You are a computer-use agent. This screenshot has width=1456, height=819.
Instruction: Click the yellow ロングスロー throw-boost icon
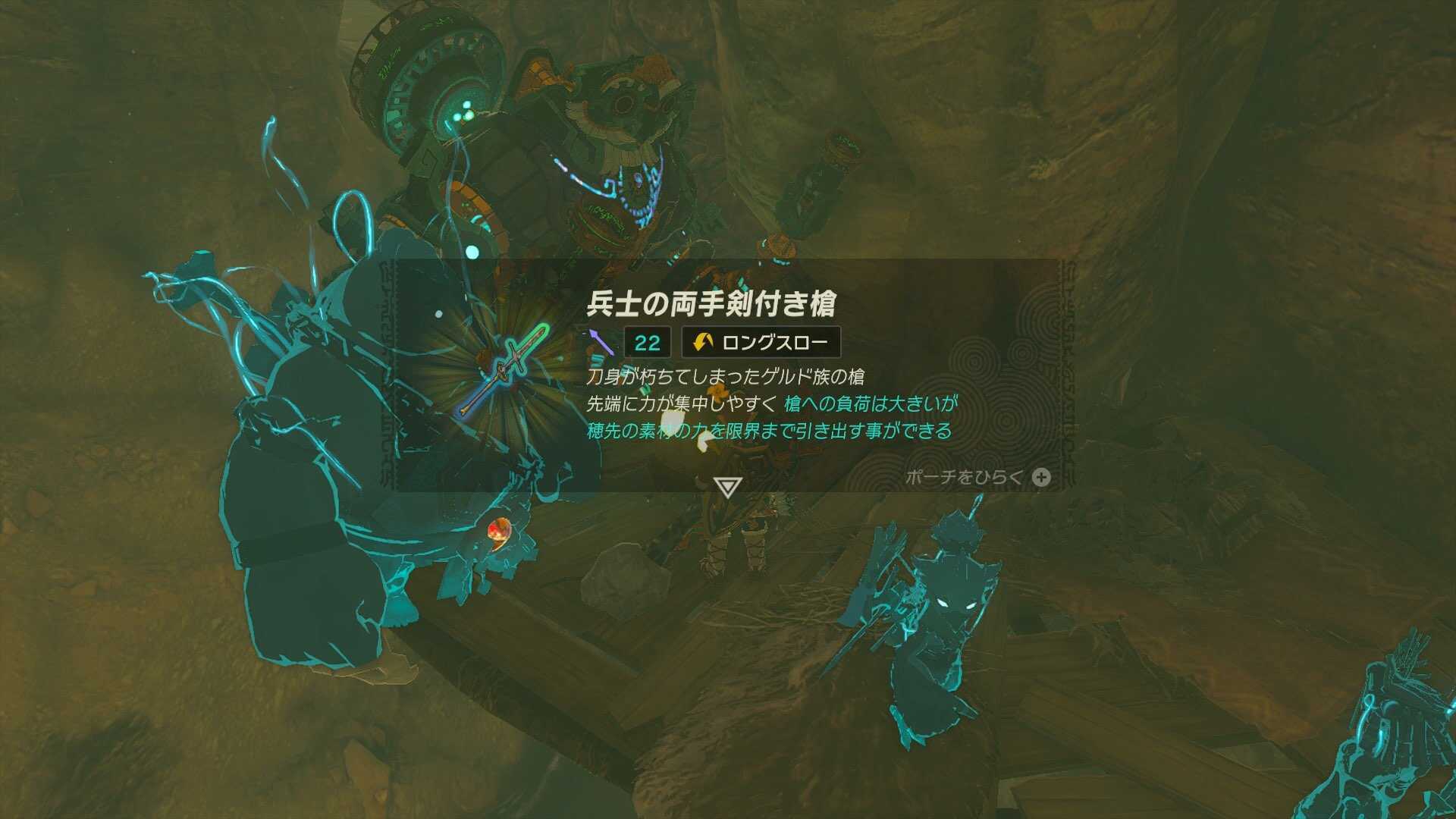[704, 341]
